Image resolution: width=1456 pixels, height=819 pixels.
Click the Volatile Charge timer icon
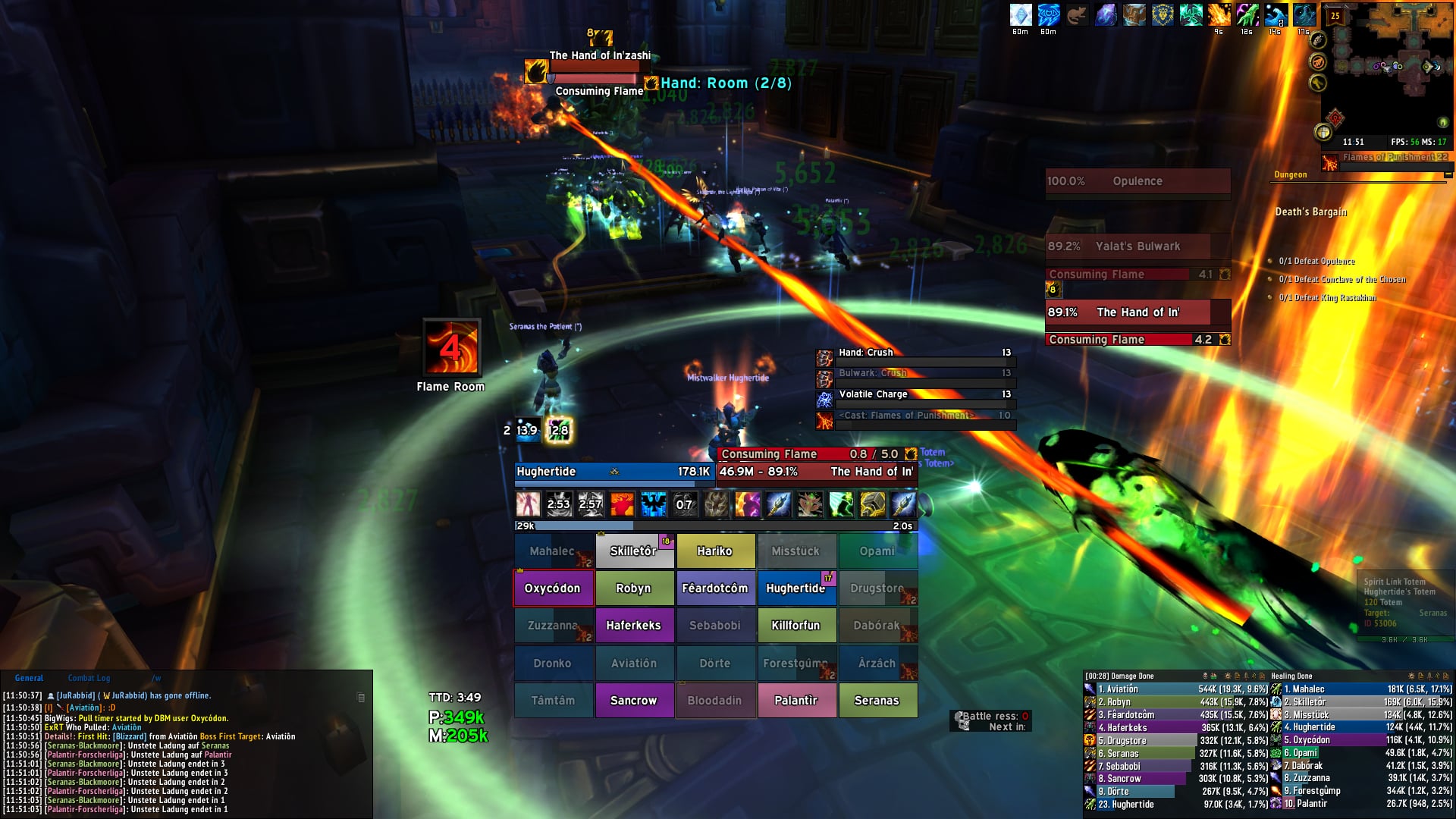tap(824, 400)
